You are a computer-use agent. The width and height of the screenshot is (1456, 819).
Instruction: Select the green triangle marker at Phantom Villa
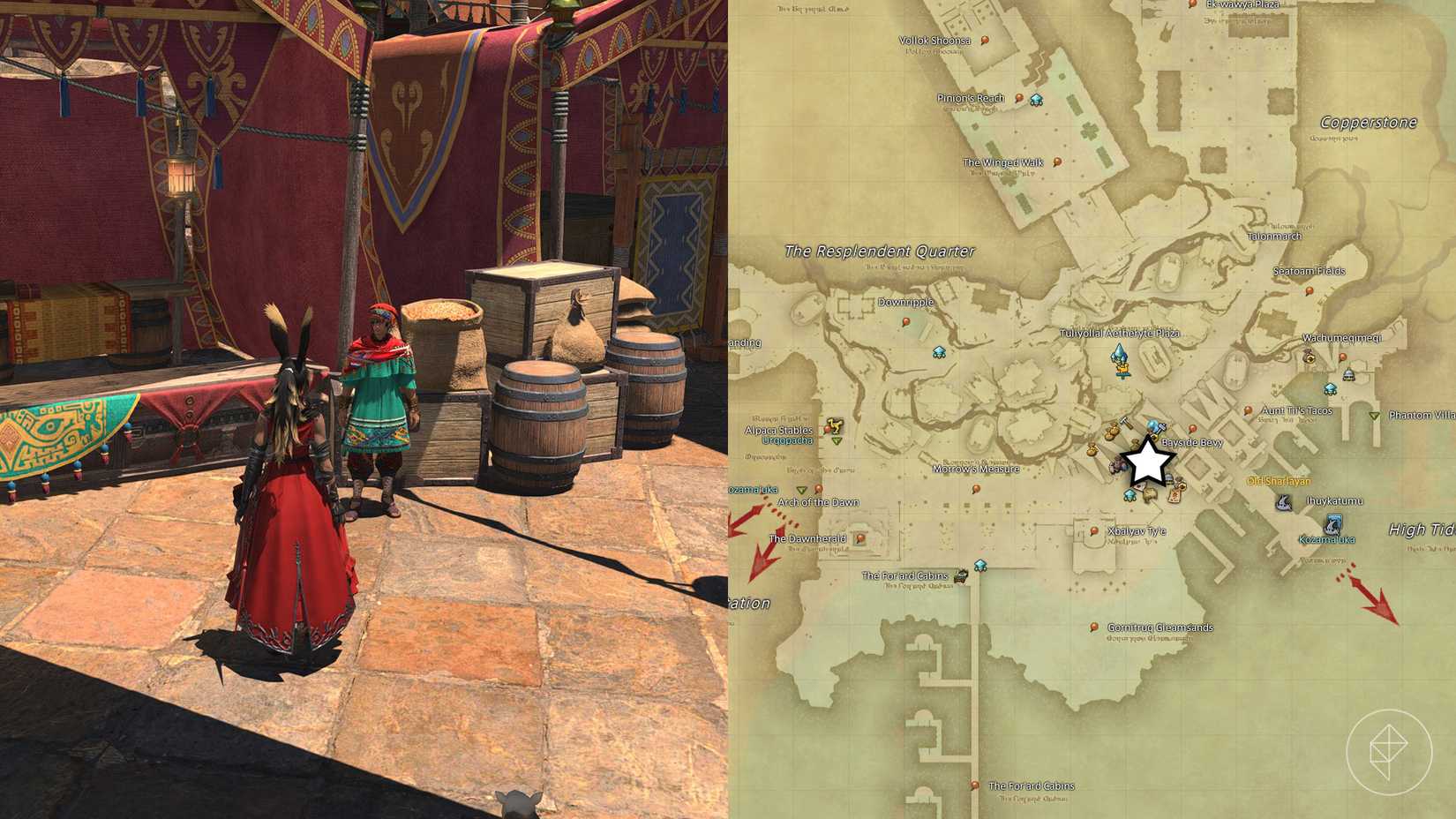pos(1374,416)
